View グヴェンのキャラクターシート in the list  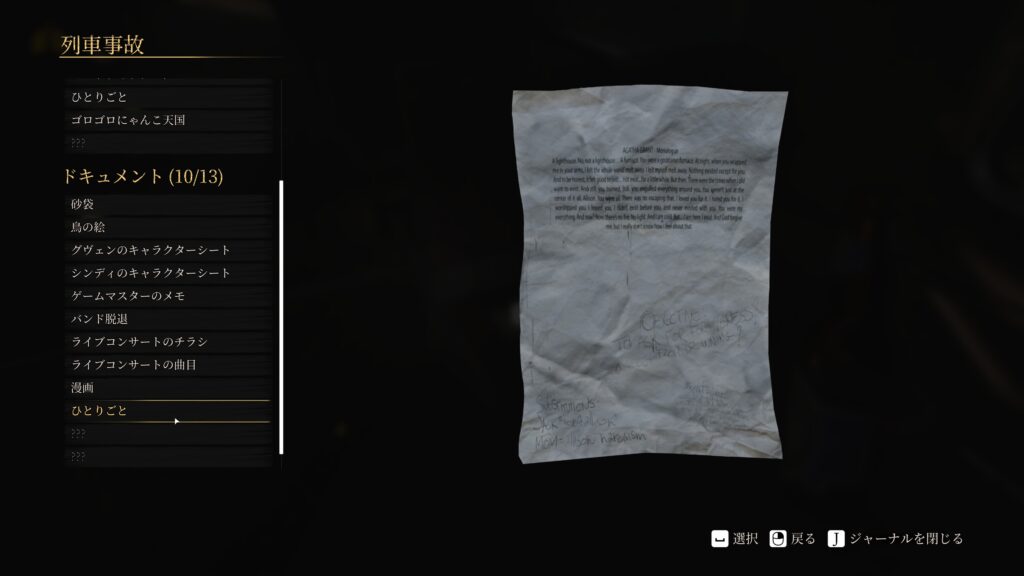[165, 250]
